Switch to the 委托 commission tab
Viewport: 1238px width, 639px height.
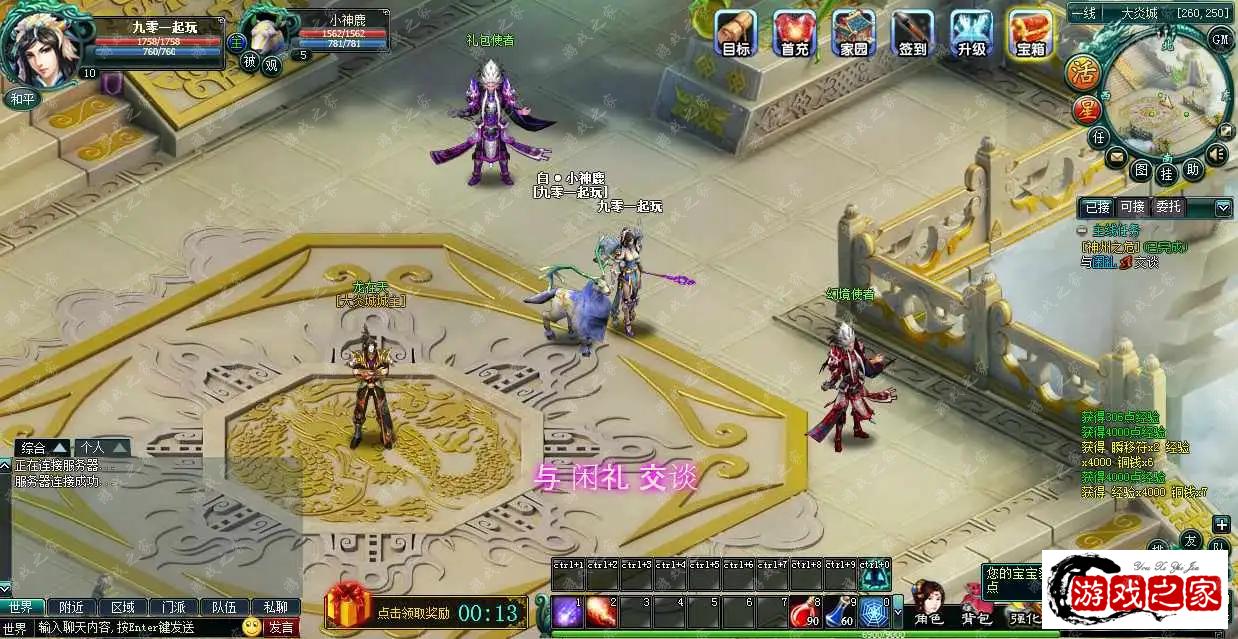[1167, 207]
